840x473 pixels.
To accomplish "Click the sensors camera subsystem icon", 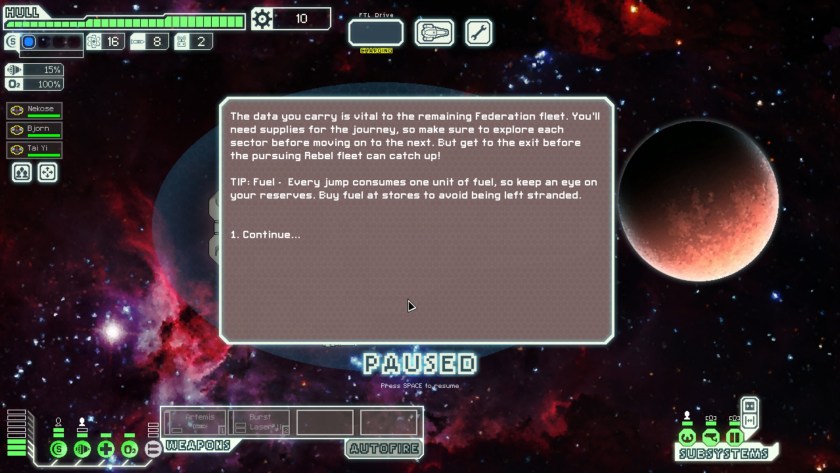I will (x=711, y=437).
